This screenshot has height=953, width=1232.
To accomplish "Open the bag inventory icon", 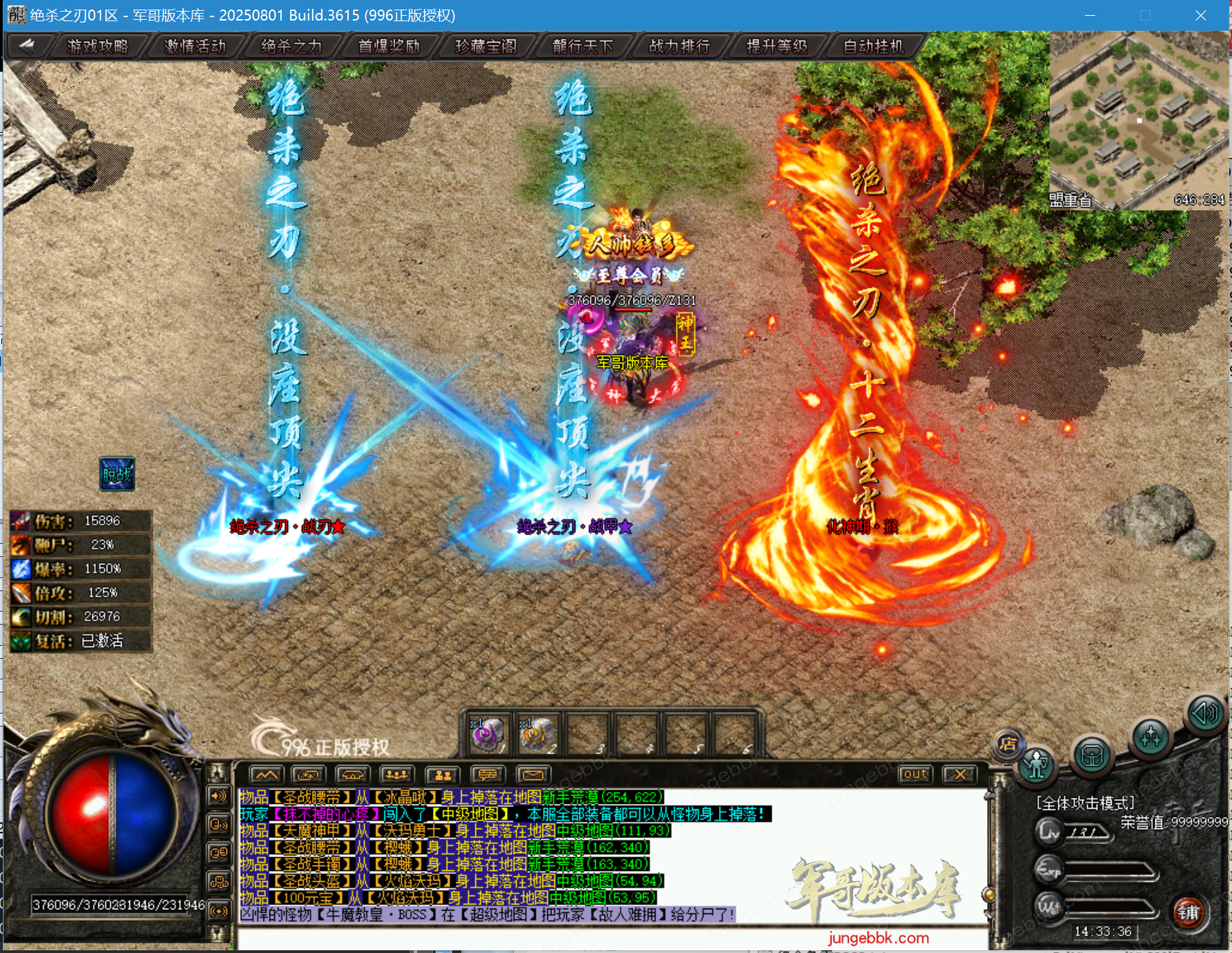I will coord(1091,757).
